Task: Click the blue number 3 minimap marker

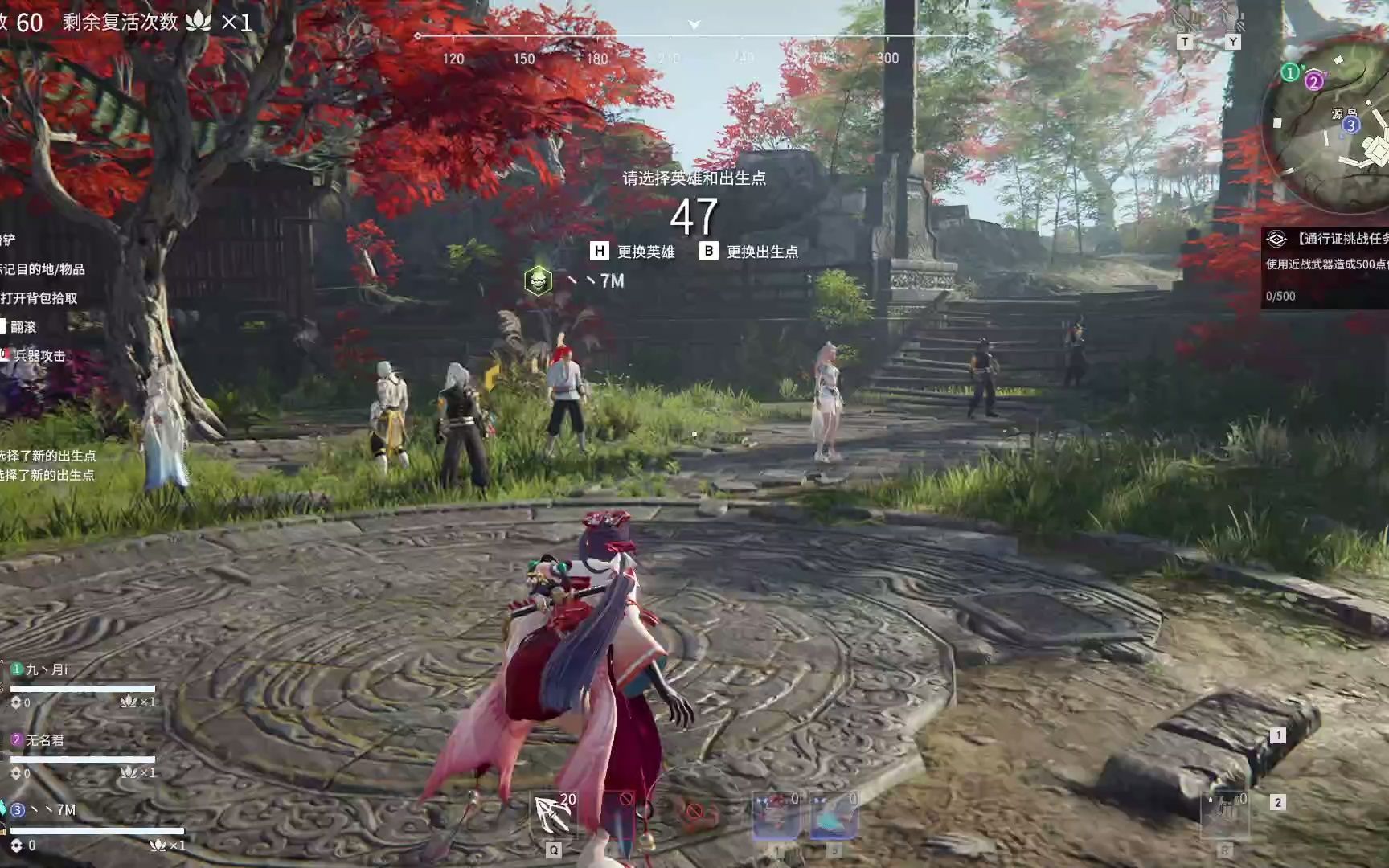Action: click(x=1350, y=125)
